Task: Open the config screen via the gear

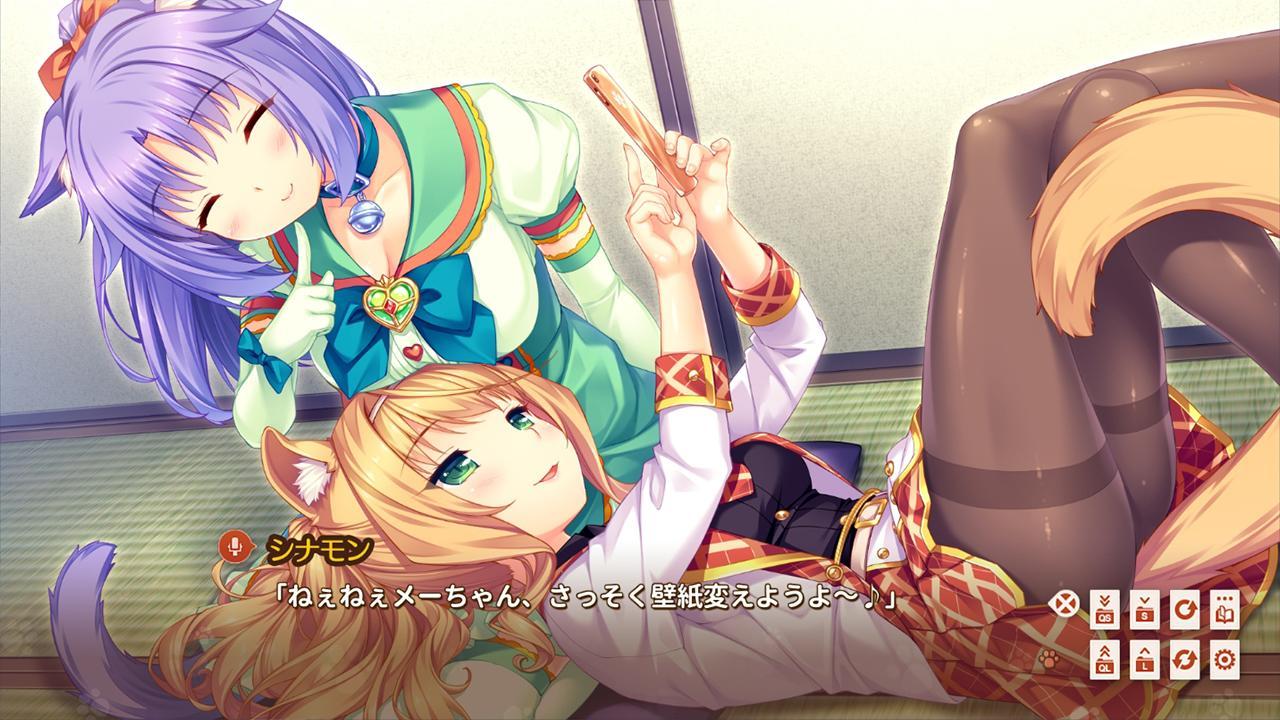Action: [1225, 661]
